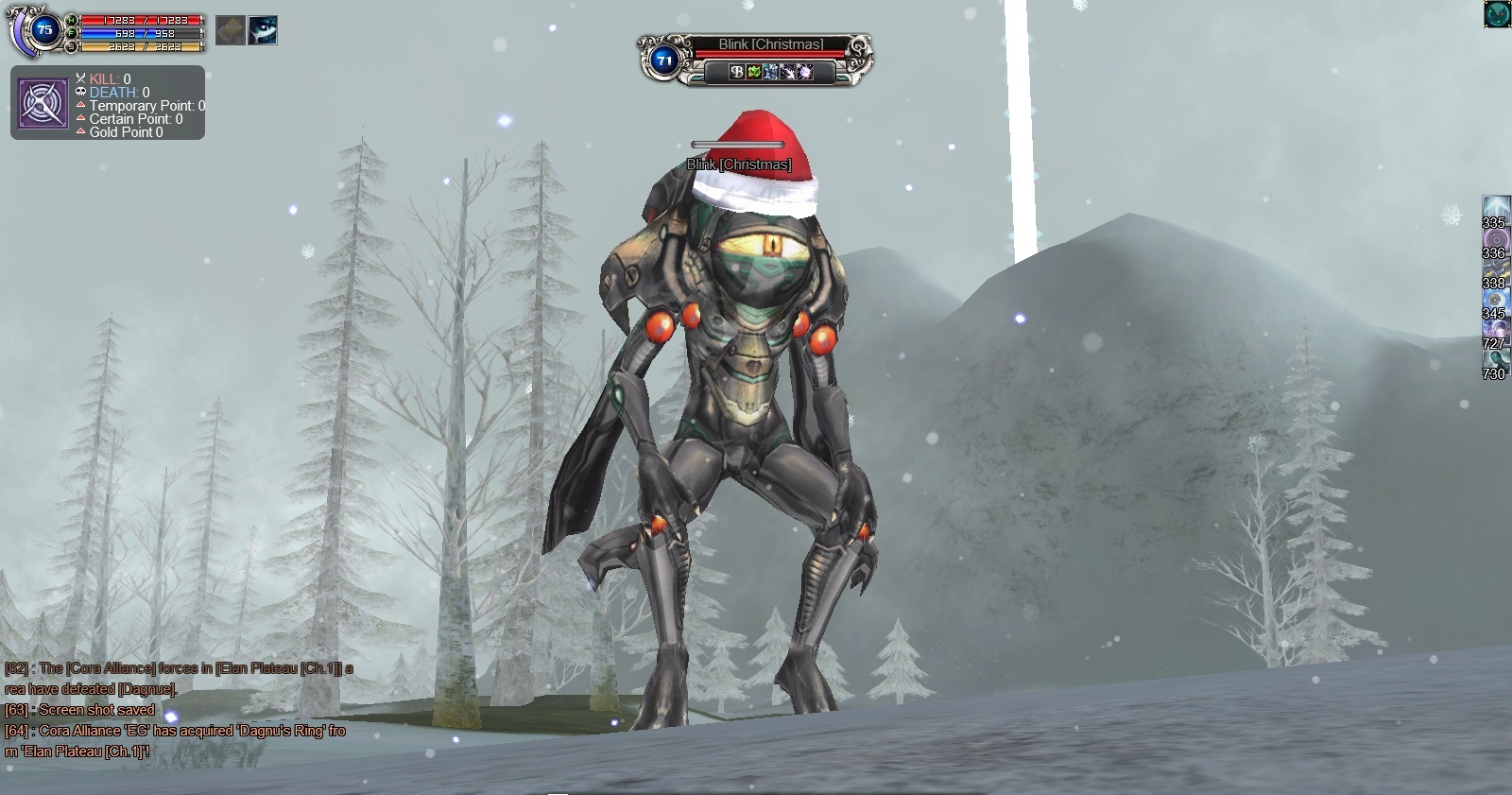This screenshot has width=1512, height=795.
Task: Click the buff icon with timer 345
Action: pos(1495,300)
